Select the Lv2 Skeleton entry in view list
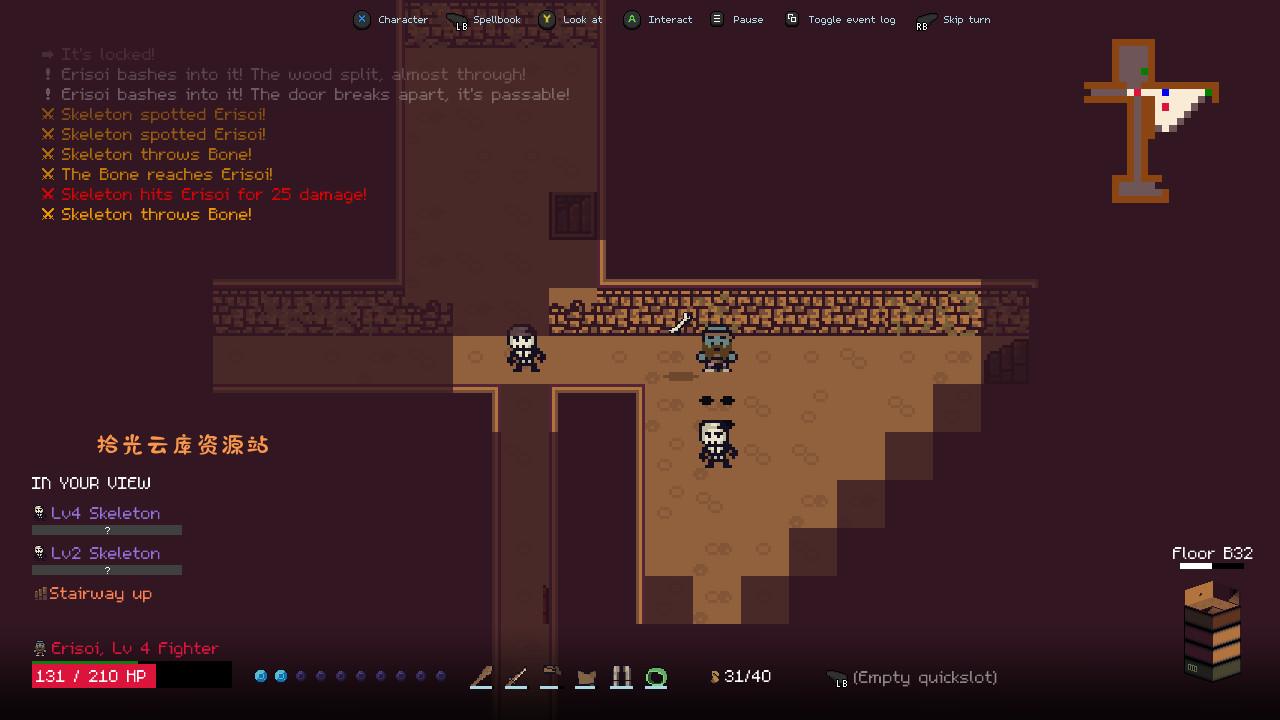 [105, 553]
